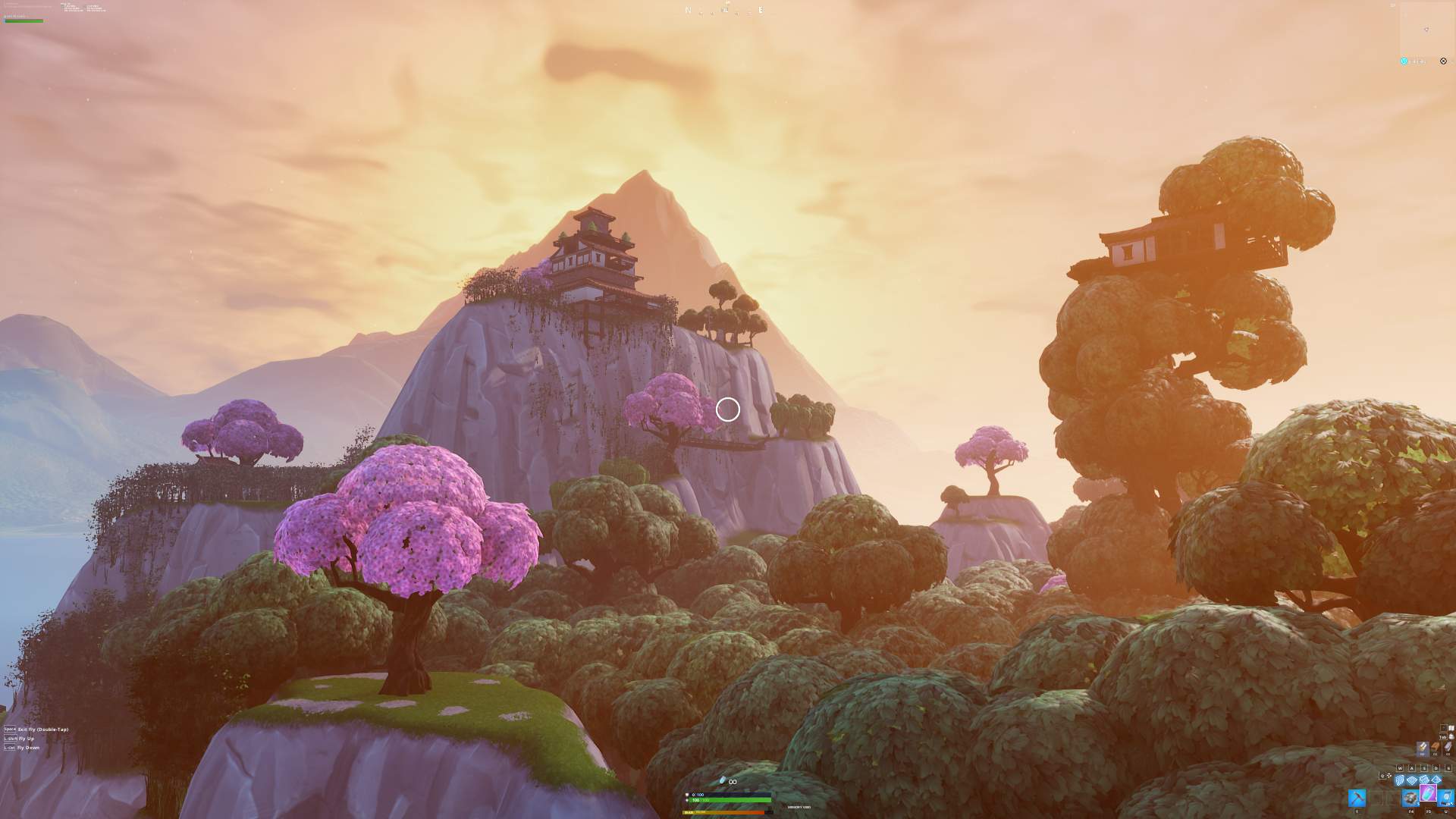Select the brick building material slot
Screen dimensions: 1456x819
(1436, 748)
